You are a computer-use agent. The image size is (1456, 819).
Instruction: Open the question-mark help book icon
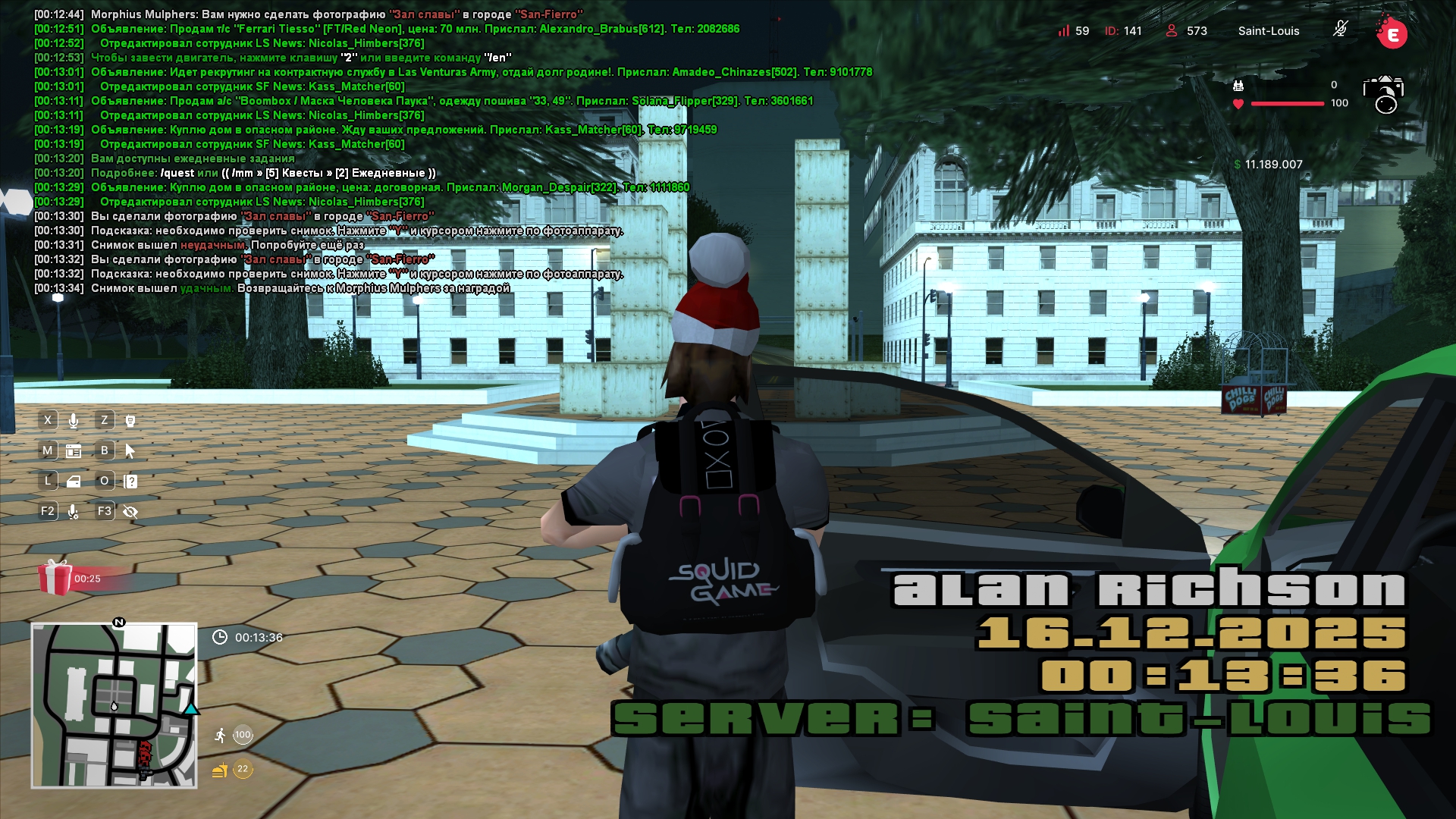click(130, 482)
